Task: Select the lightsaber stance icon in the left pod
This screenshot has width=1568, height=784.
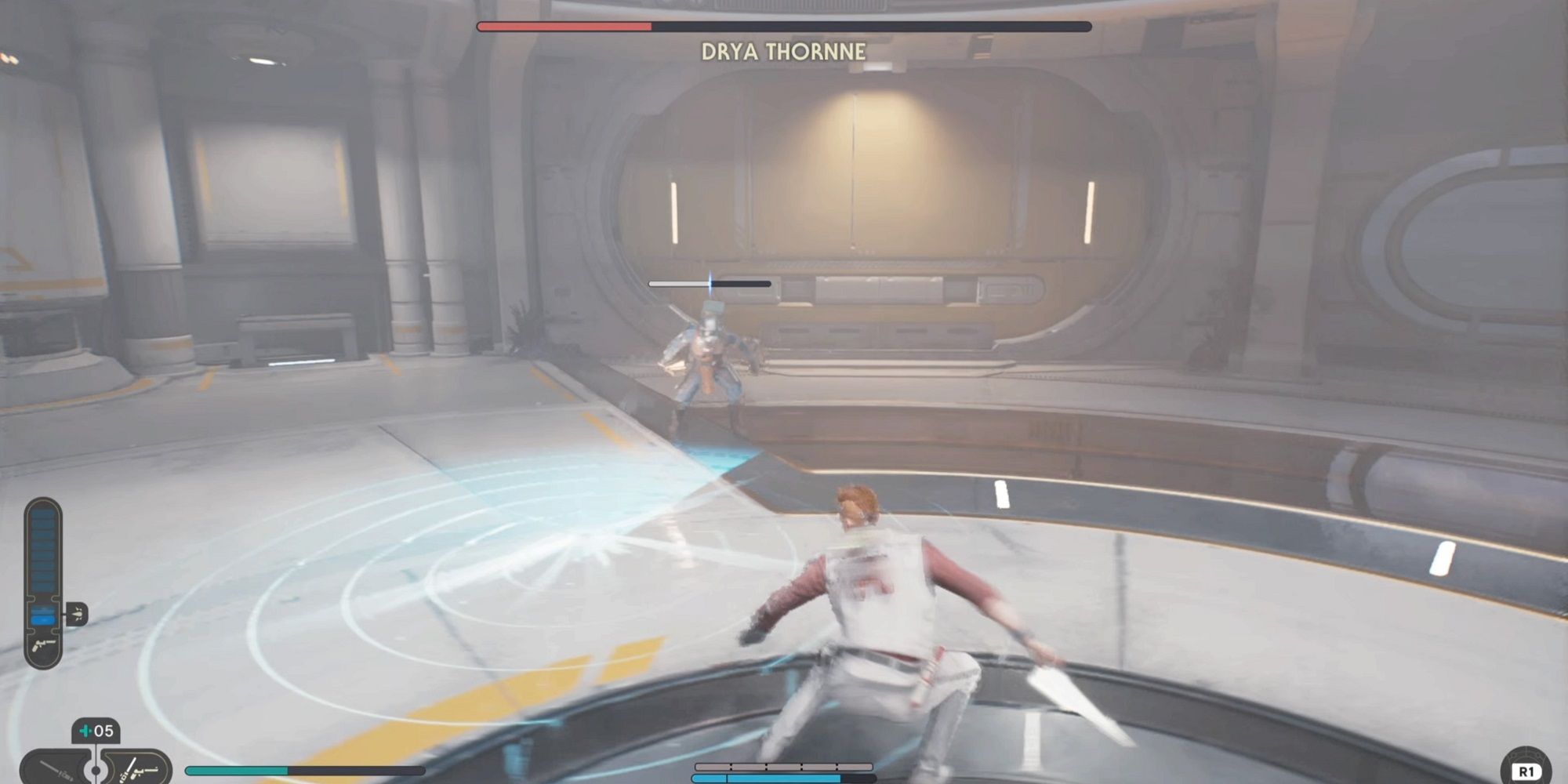Action: pyautogui.click(x=57, y=768)
